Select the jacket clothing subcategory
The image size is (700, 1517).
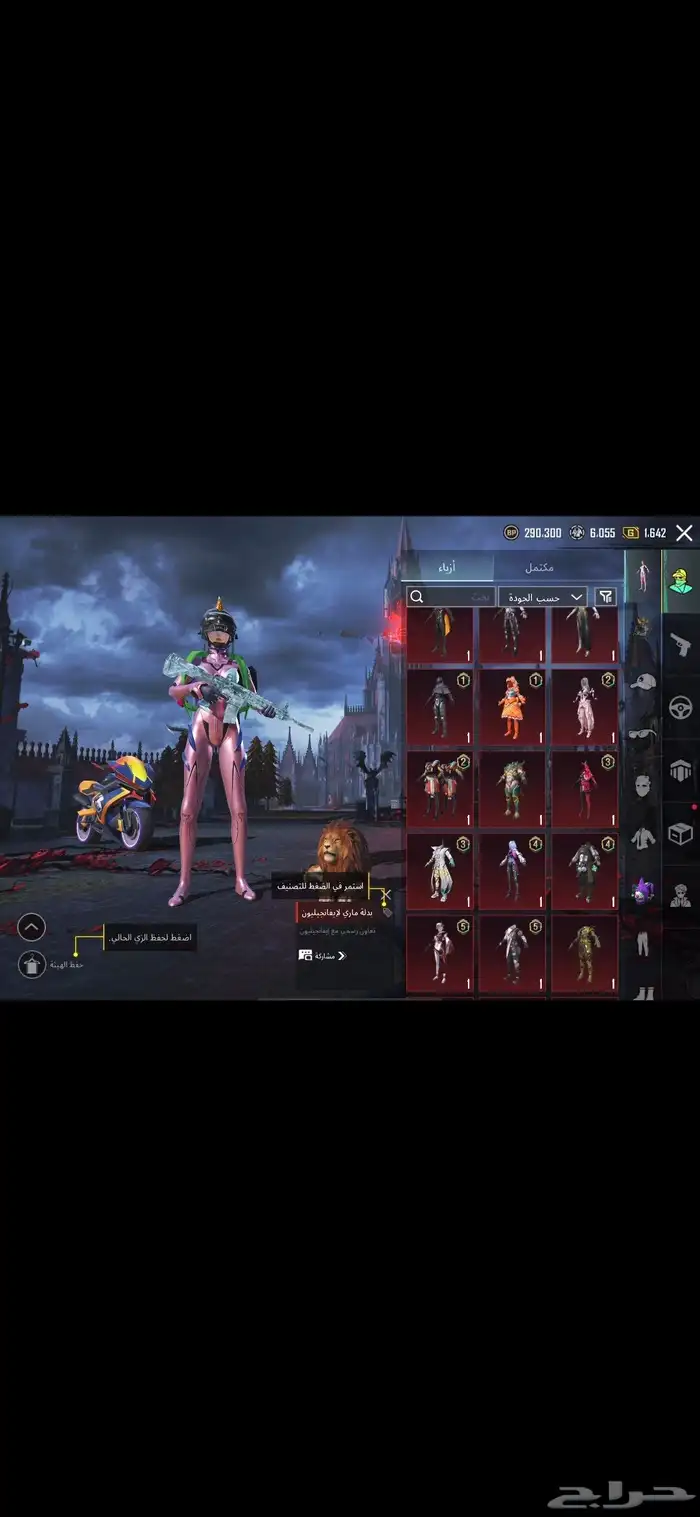coord(642,838)
